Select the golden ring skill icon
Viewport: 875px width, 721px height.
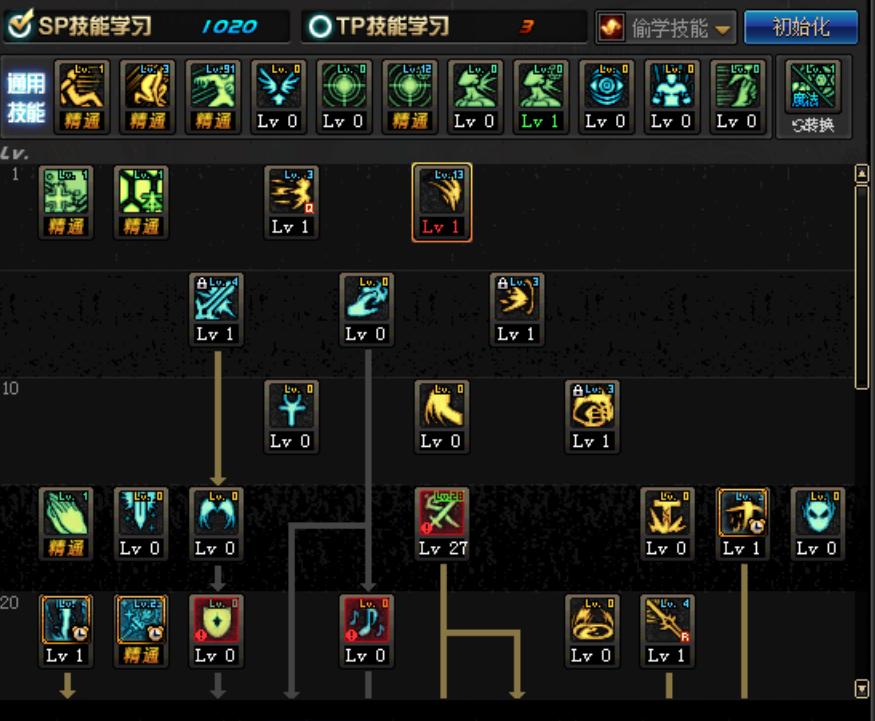592,622
